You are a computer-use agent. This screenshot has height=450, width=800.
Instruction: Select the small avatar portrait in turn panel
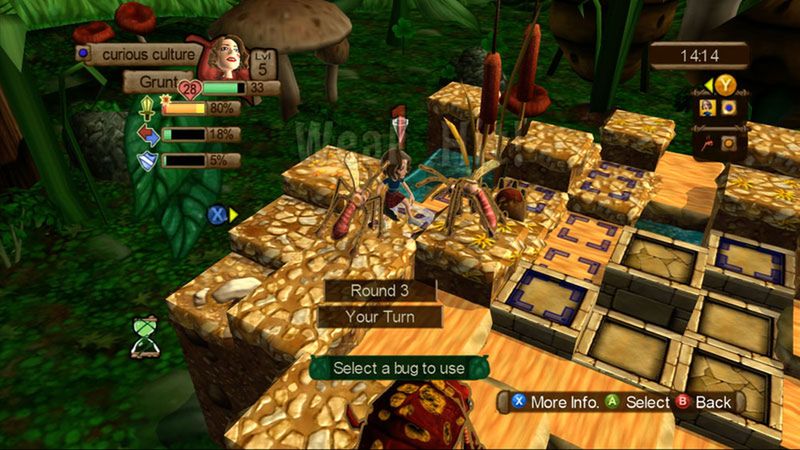tap(707, 108)
